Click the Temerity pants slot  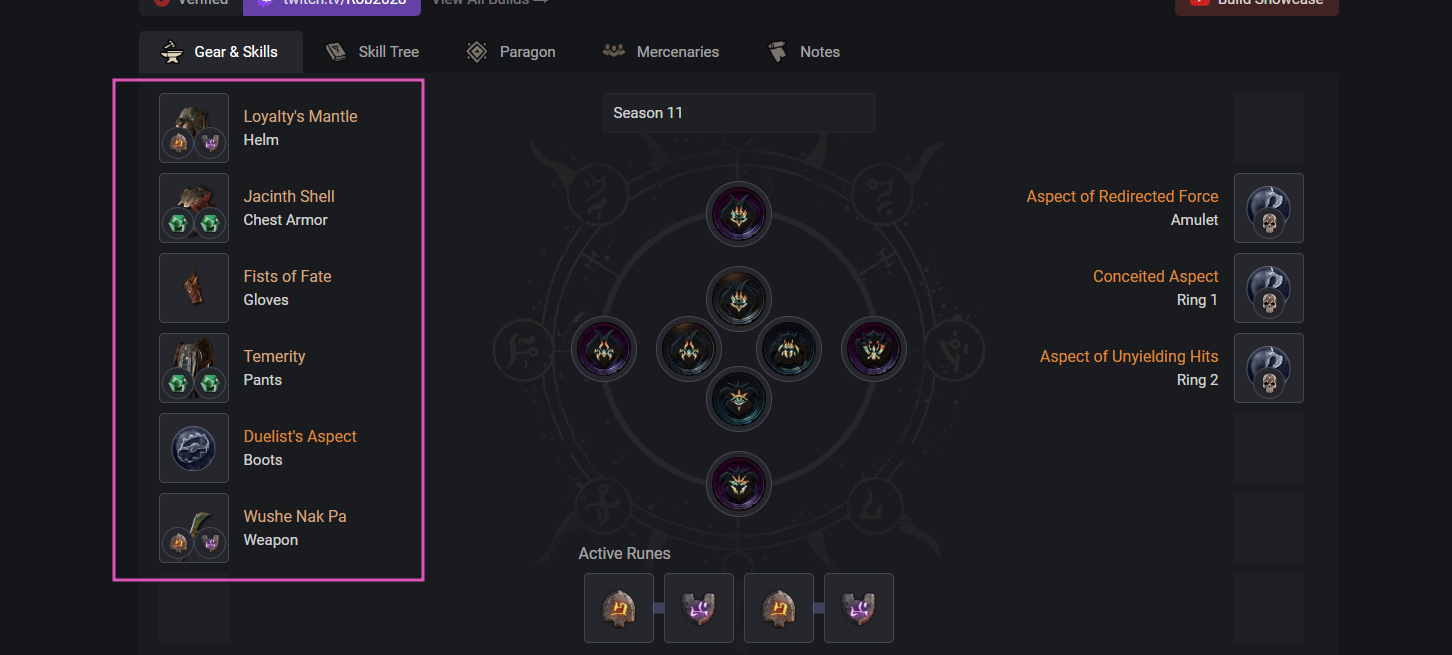point(194,368)
